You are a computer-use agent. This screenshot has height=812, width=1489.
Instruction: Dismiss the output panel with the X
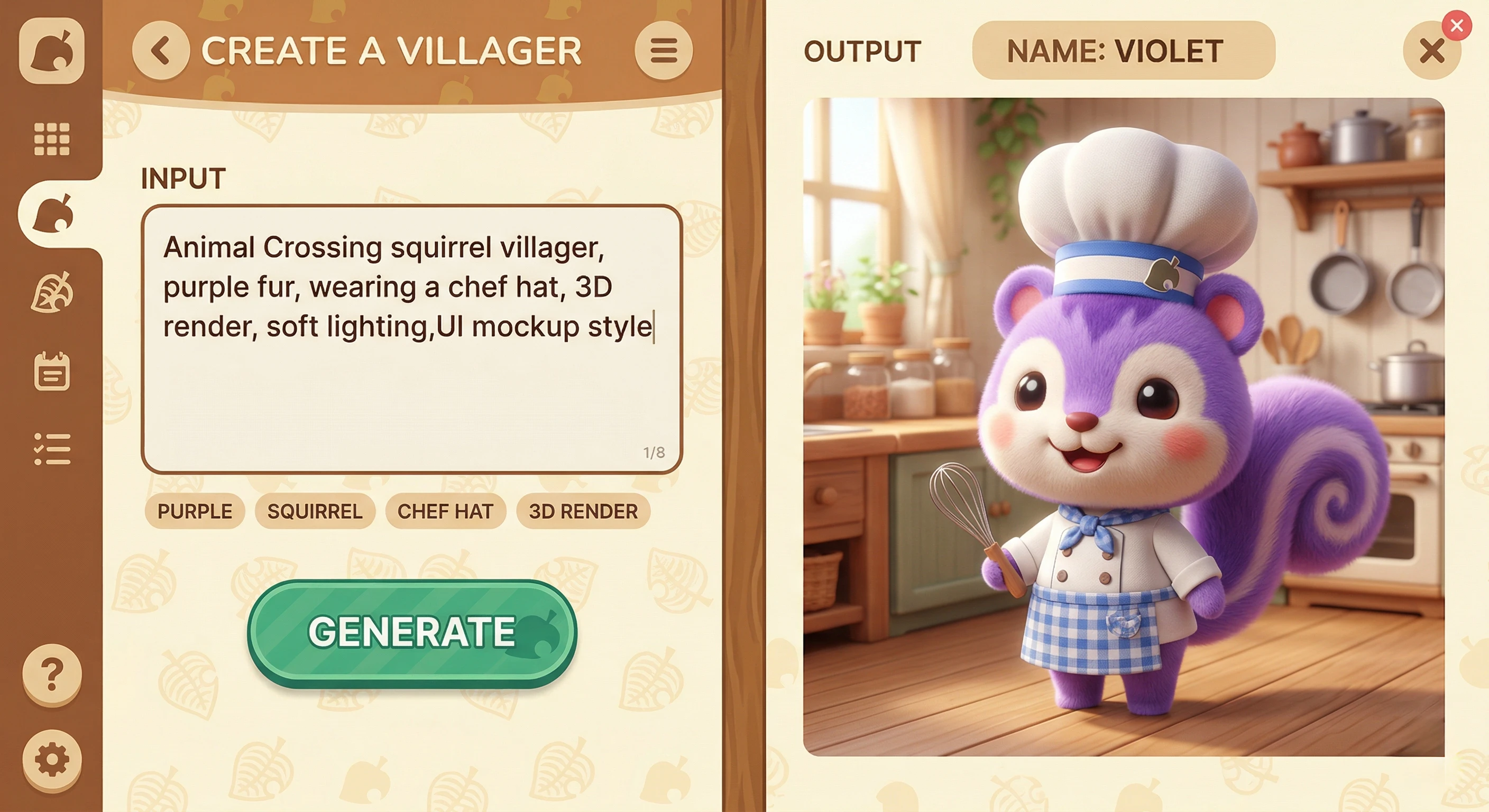(1431, 52)
